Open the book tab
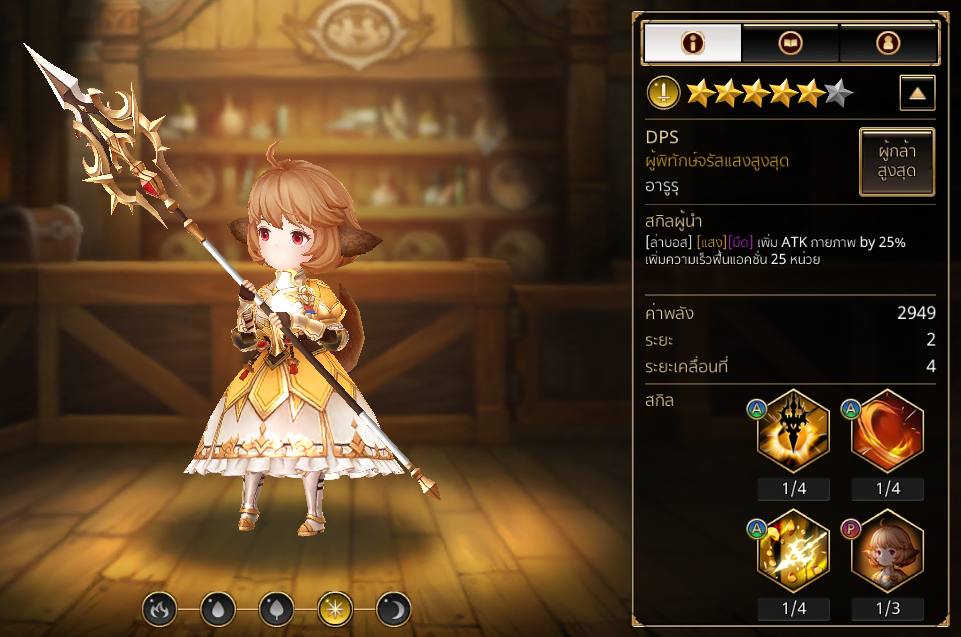This screenshot has height=637, width=961. click(x=790, y=43)
